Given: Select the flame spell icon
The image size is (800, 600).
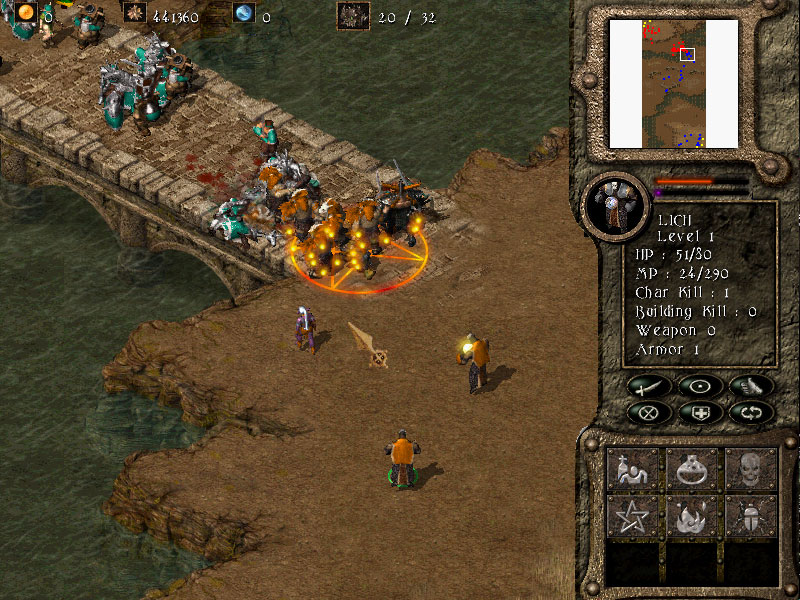Looking at the screenshot, I should tap(692, 517).
